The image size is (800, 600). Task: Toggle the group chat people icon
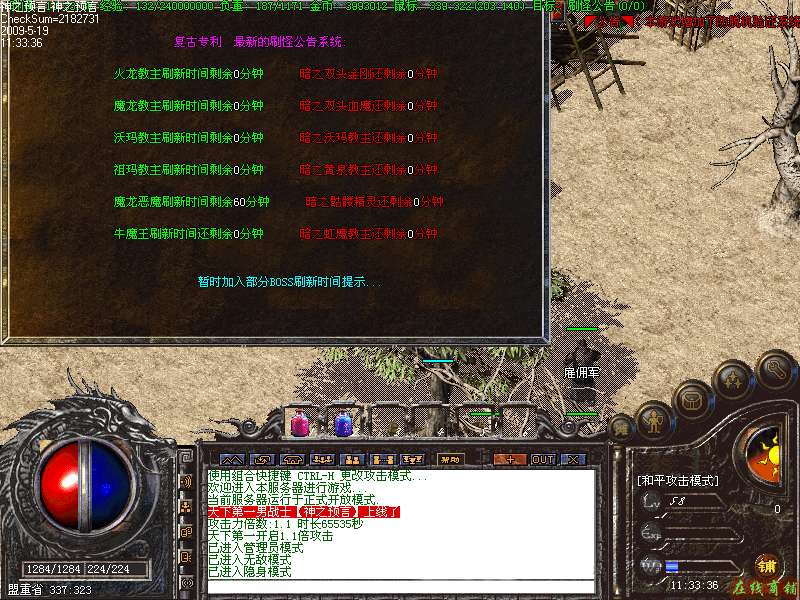pos(186,507)
